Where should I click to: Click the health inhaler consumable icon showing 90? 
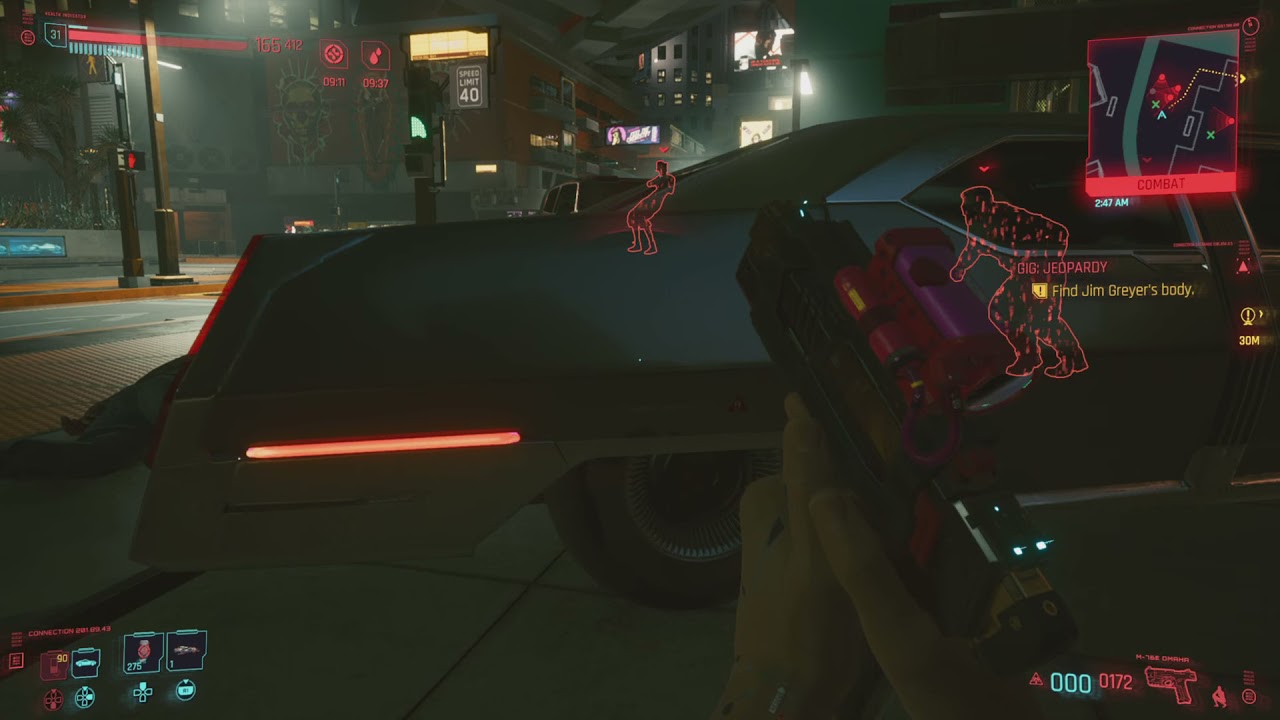tap(53, 662)
